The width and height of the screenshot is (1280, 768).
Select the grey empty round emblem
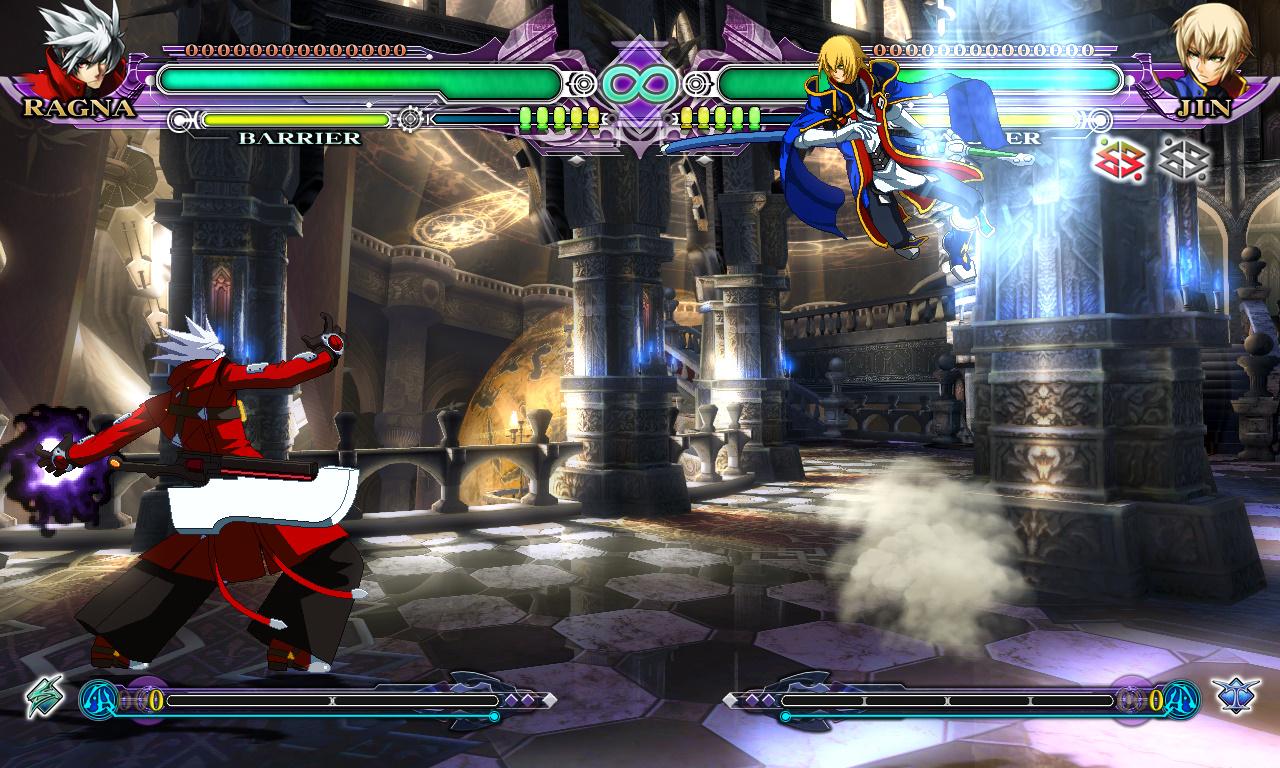click(1184, 159)
